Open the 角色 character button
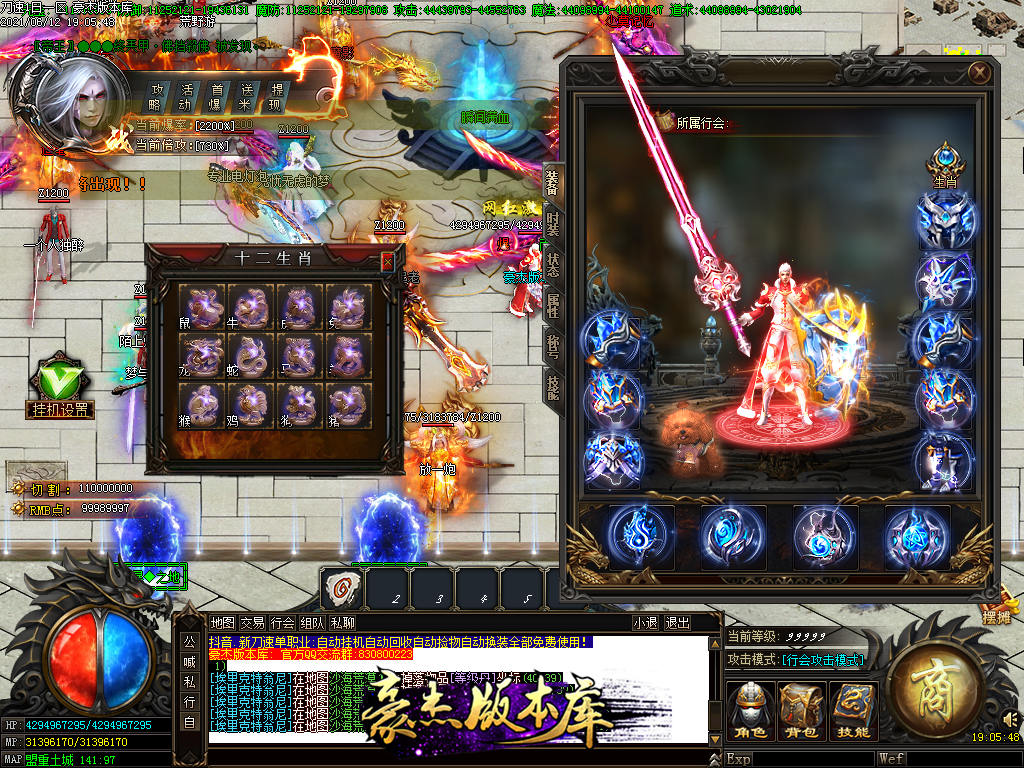 coord(748,712)
